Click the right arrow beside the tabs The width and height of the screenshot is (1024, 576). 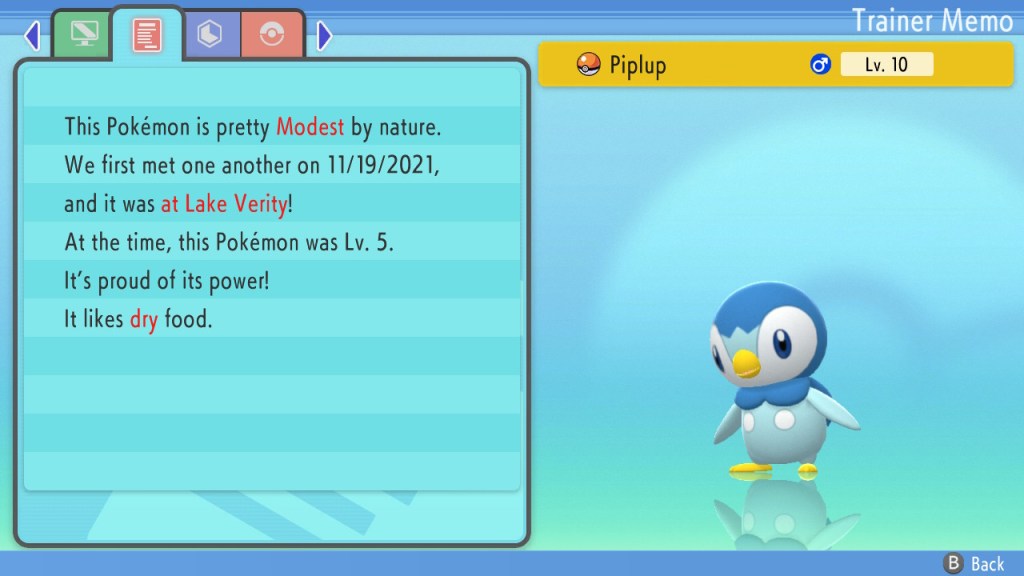coord(323,37)
